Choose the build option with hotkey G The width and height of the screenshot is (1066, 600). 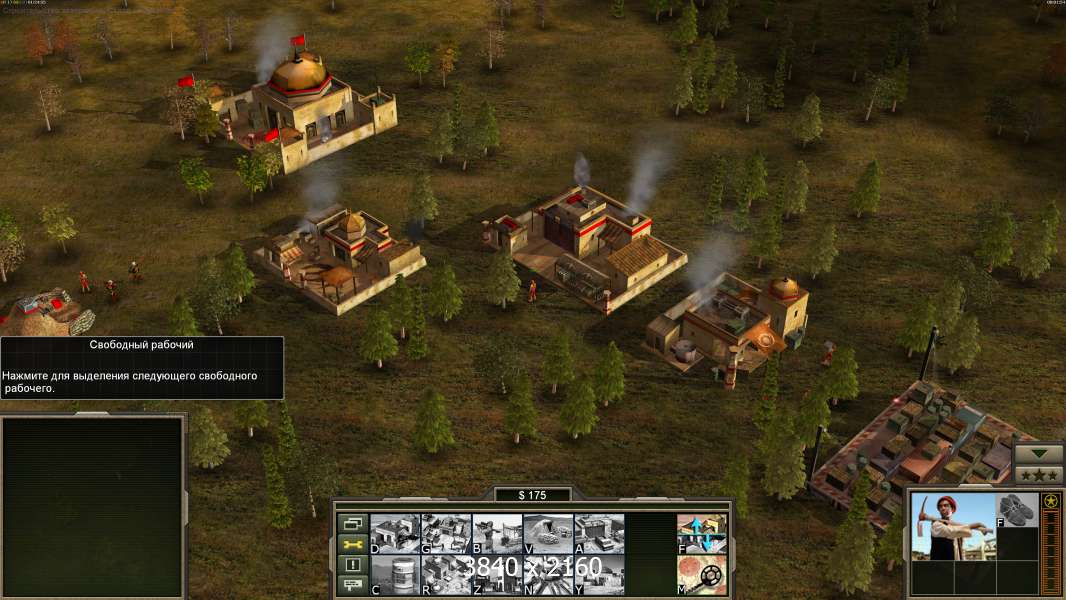pyautogui.click(x=446, y=533)
